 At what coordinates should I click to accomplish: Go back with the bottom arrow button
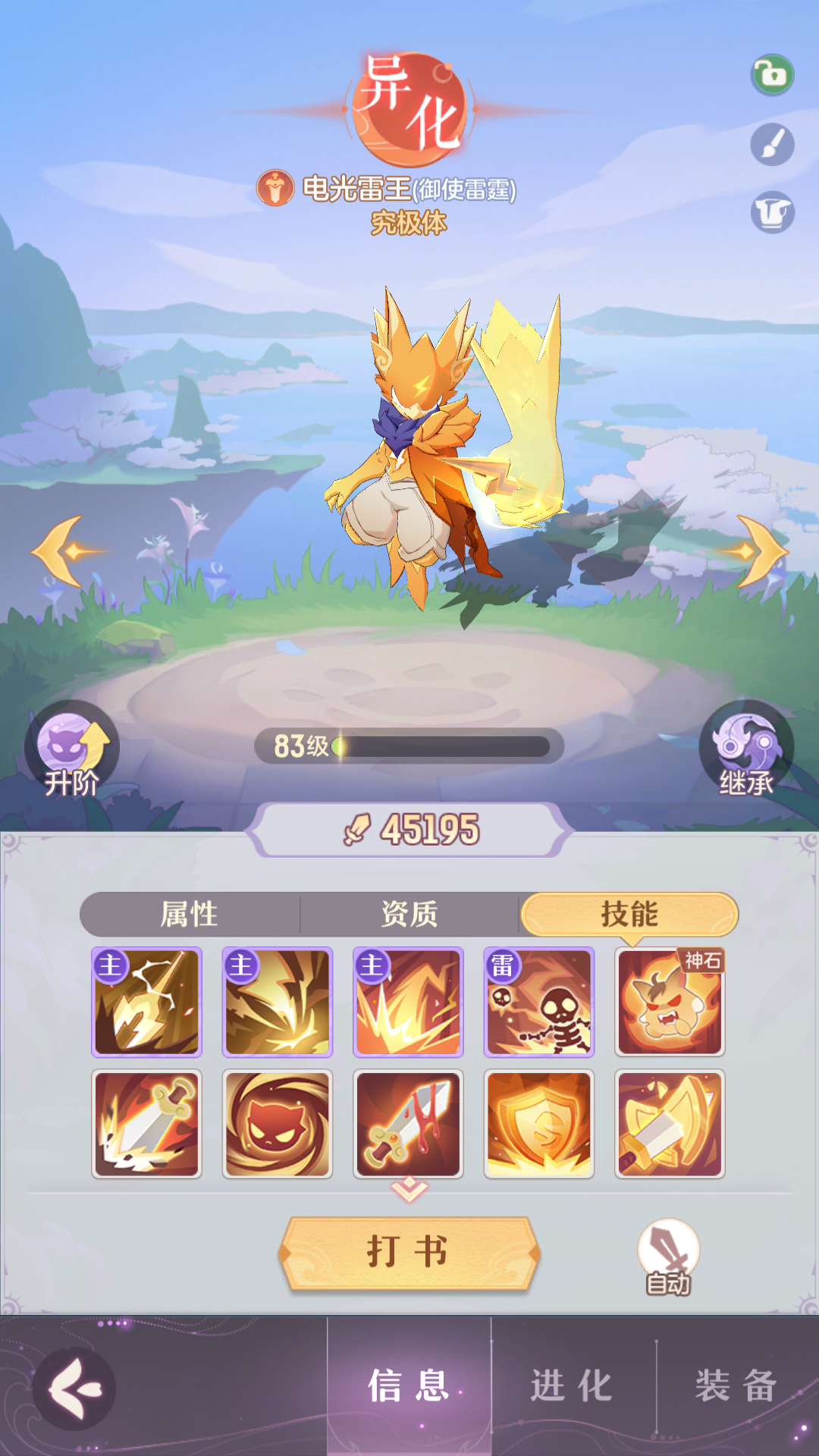(x=74, y=1389)
